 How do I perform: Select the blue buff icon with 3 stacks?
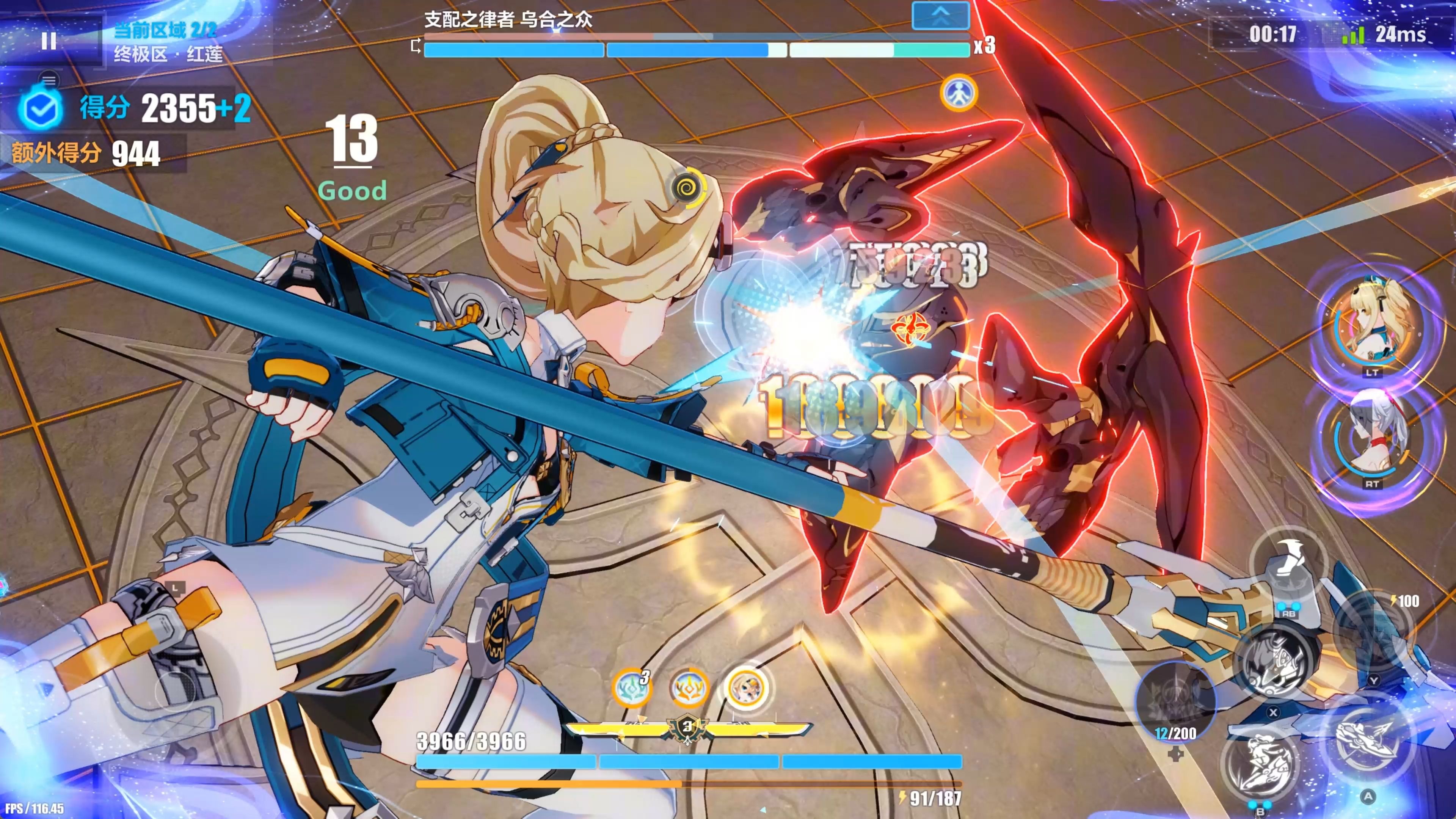pos(631,688)
